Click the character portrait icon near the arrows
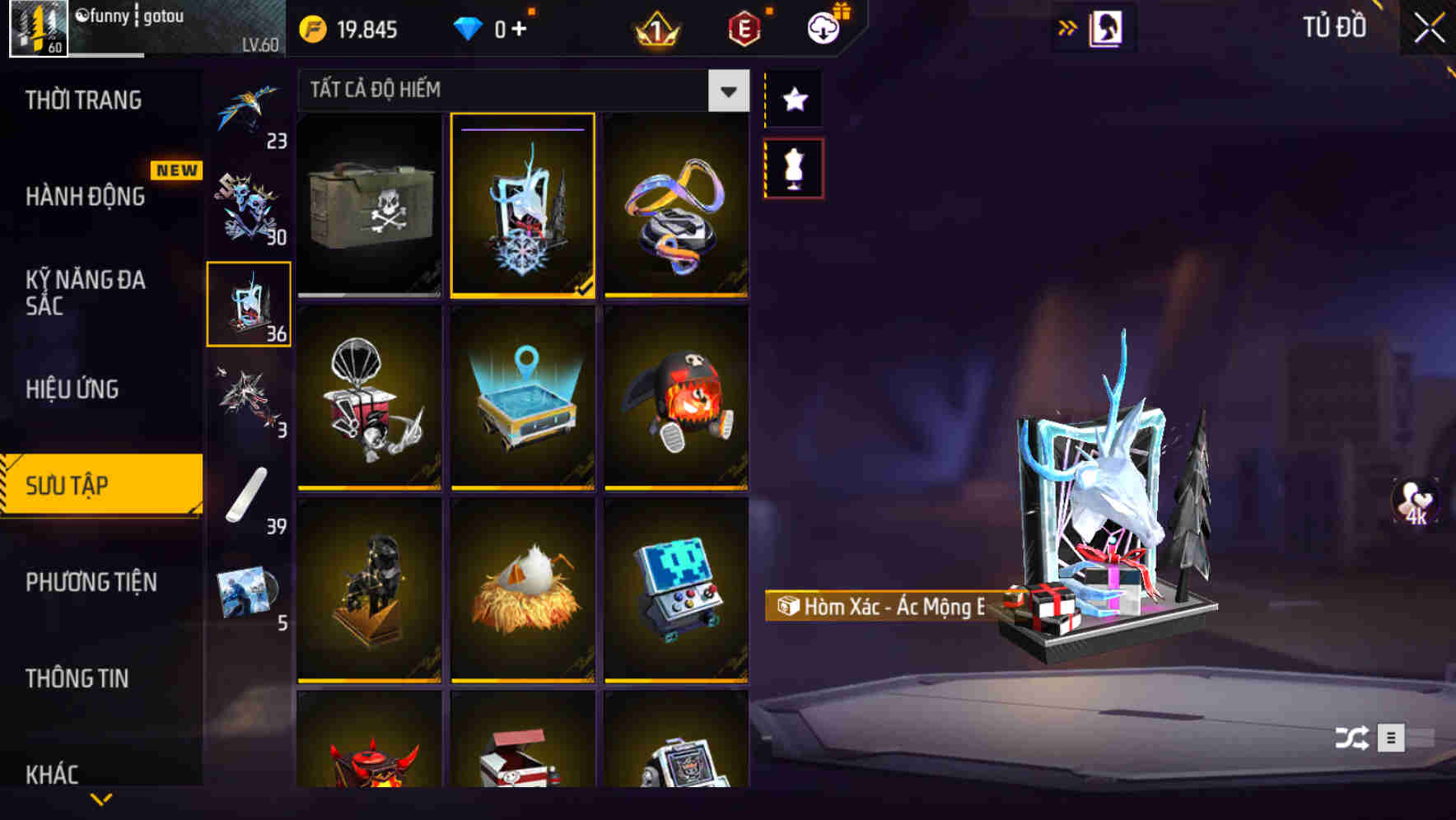1456x820 pixels. (1105, 27)
